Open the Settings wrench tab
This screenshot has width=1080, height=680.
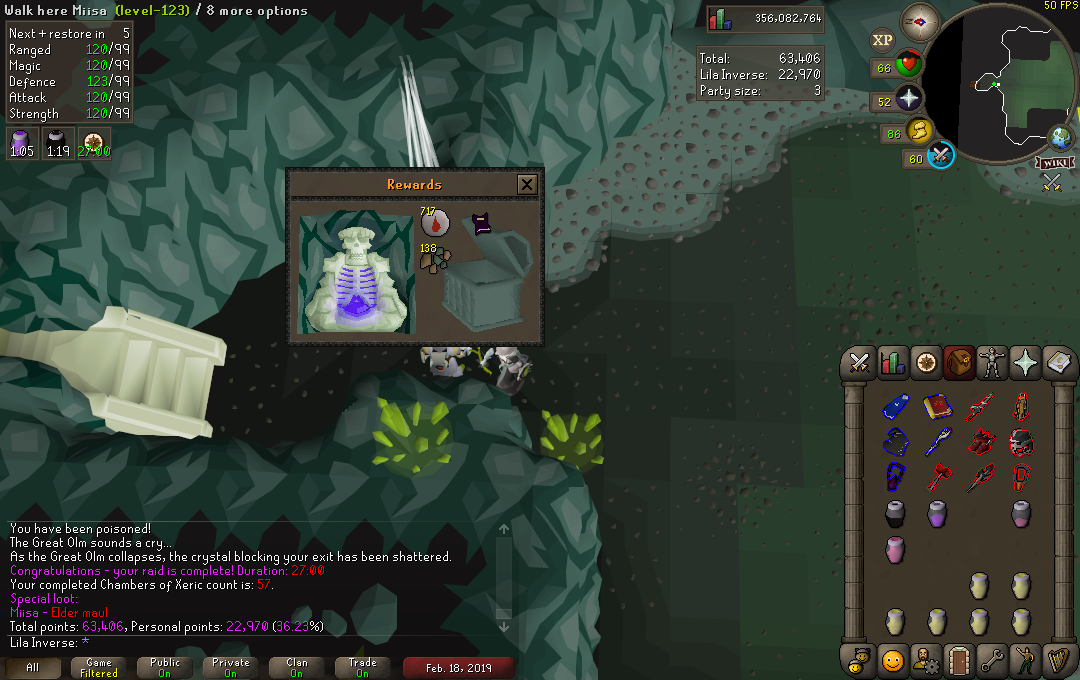(x=991, y=660)
